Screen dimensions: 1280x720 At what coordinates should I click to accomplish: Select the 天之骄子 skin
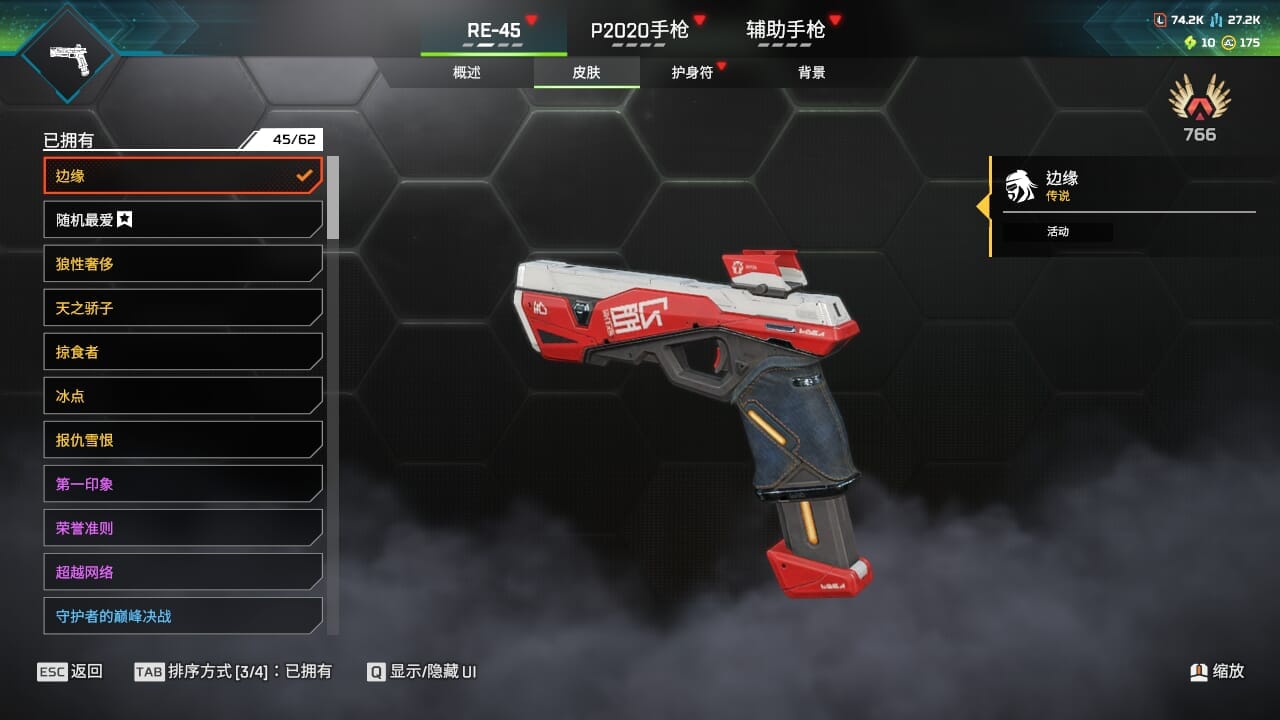(x=183, y=308)
